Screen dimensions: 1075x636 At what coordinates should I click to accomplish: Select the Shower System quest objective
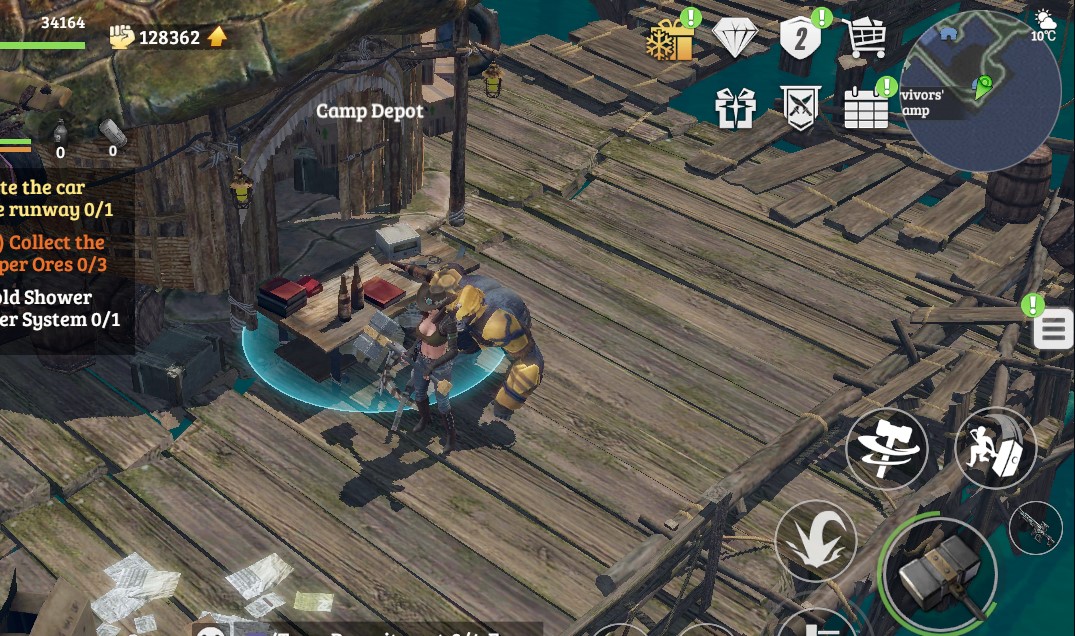click(58, 309)
